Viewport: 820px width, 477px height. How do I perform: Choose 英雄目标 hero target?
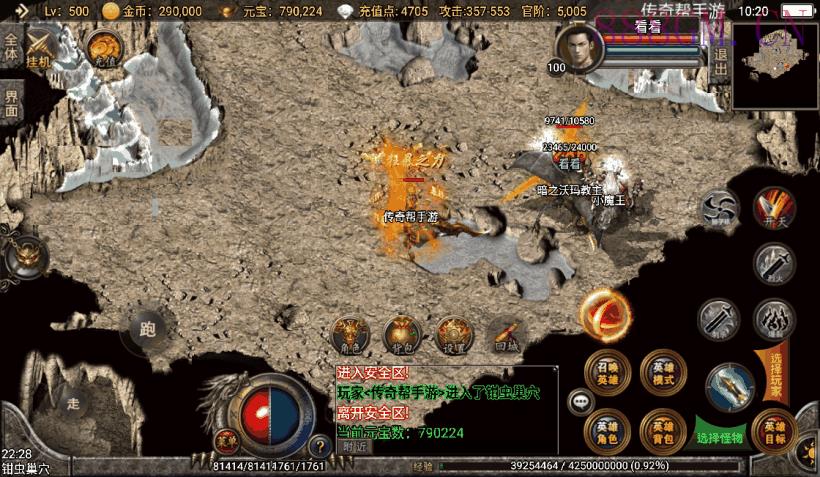[774, 430]
